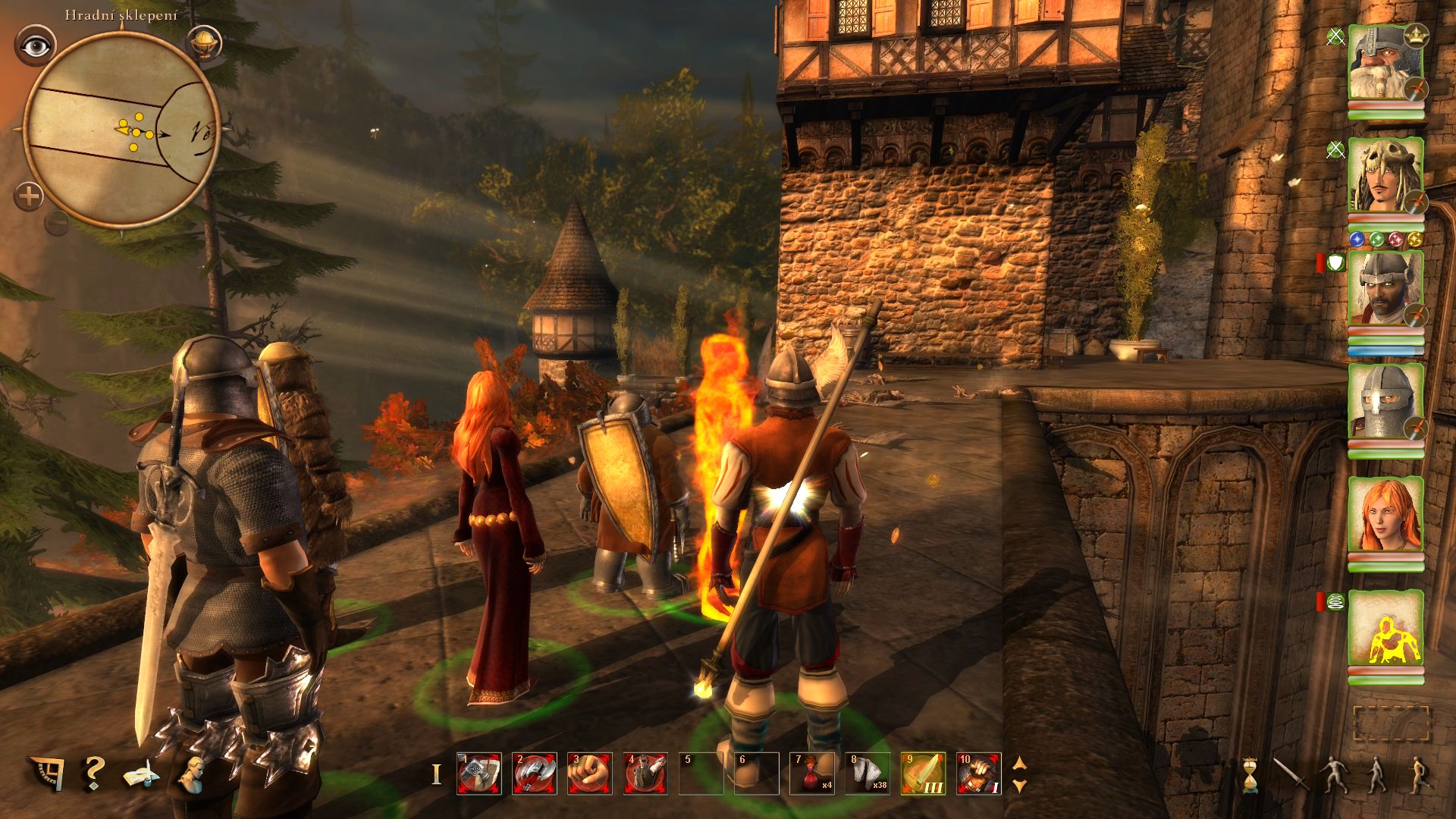Switch to the next quickbar page arrow
The height and width of the screenshot is (819, 1456).
click(x=1020, y=786)
